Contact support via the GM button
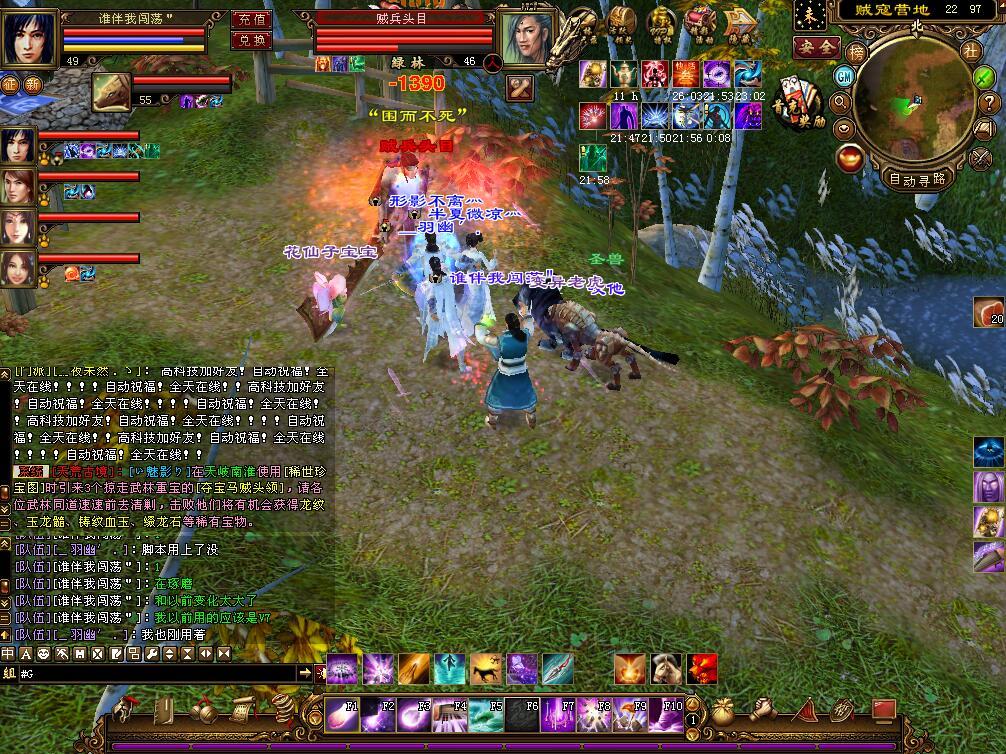The height and width of the screenshot is (754, 1006). pyautogui.click(x=844, y=76)
